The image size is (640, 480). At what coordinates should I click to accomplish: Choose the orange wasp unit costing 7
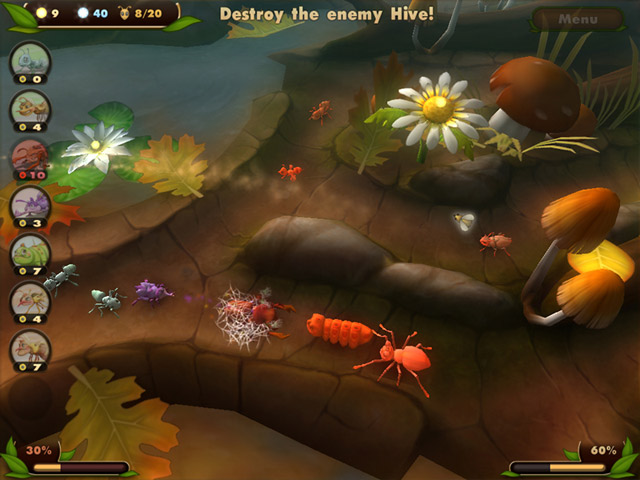pyautogui.click(x=29, y=348)
